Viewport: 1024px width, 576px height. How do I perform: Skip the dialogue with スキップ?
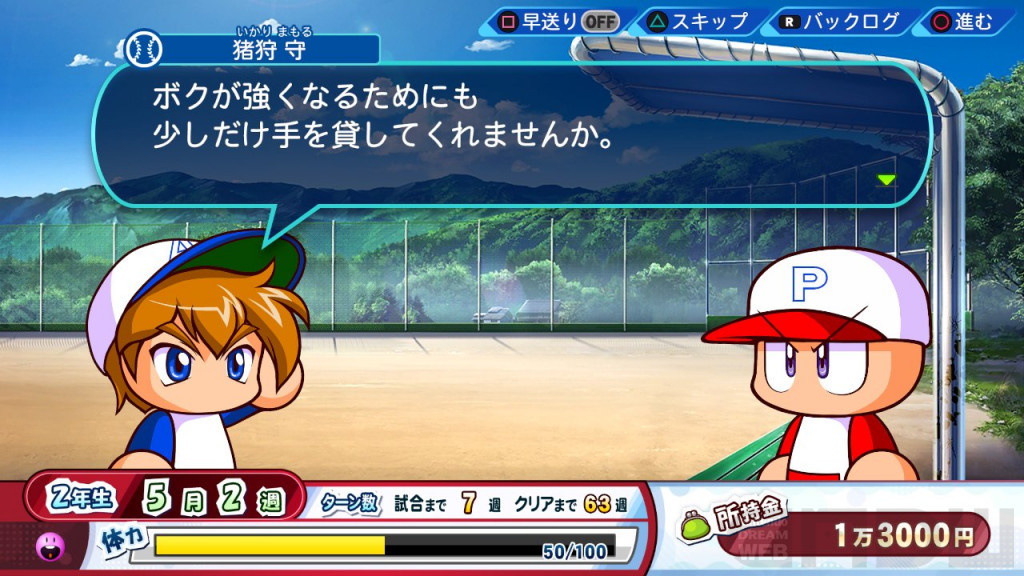click(699, 21)
